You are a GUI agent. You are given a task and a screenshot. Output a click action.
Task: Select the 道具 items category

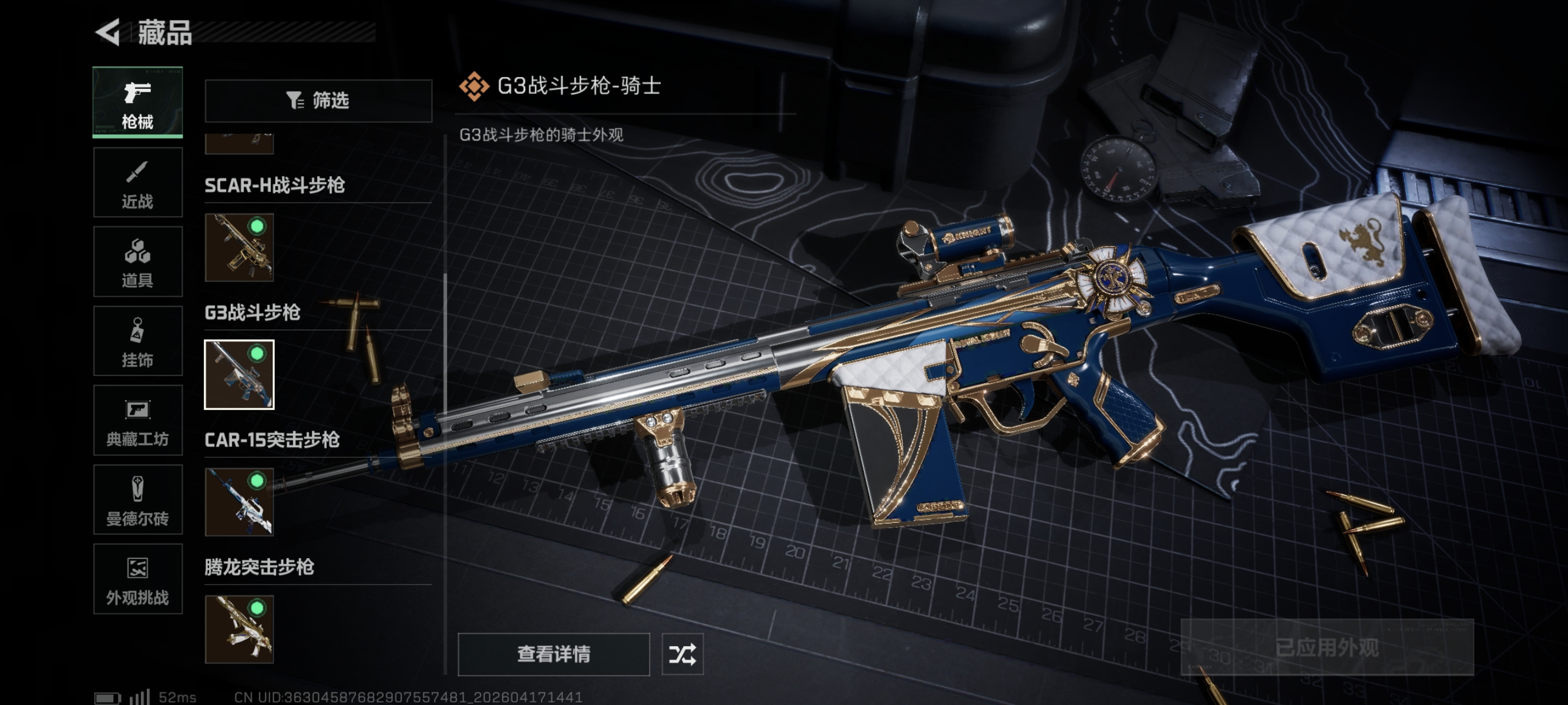click(137, 262)
